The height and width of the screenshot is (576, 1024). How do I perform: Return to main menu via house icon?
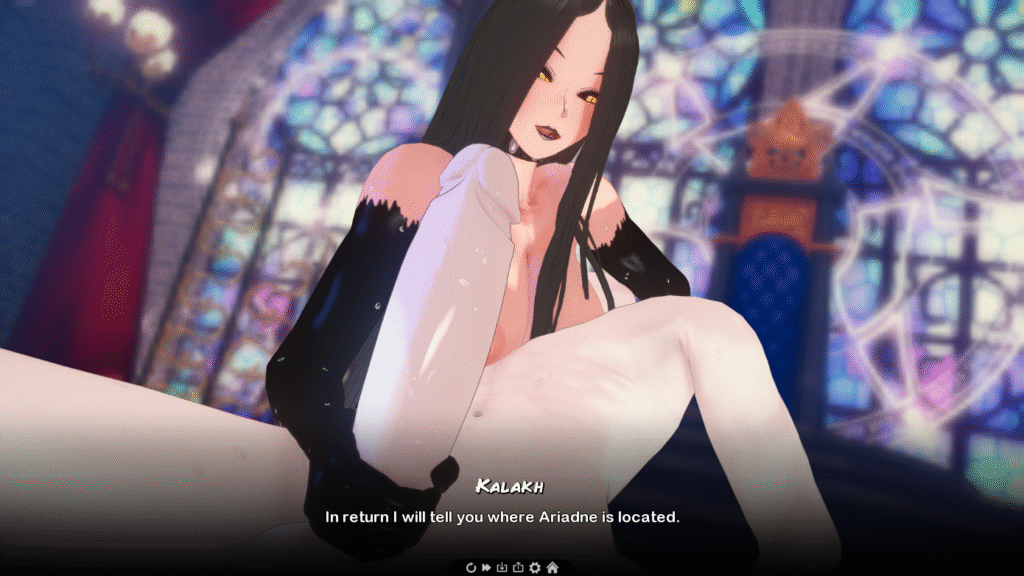[x=552, y=567]
